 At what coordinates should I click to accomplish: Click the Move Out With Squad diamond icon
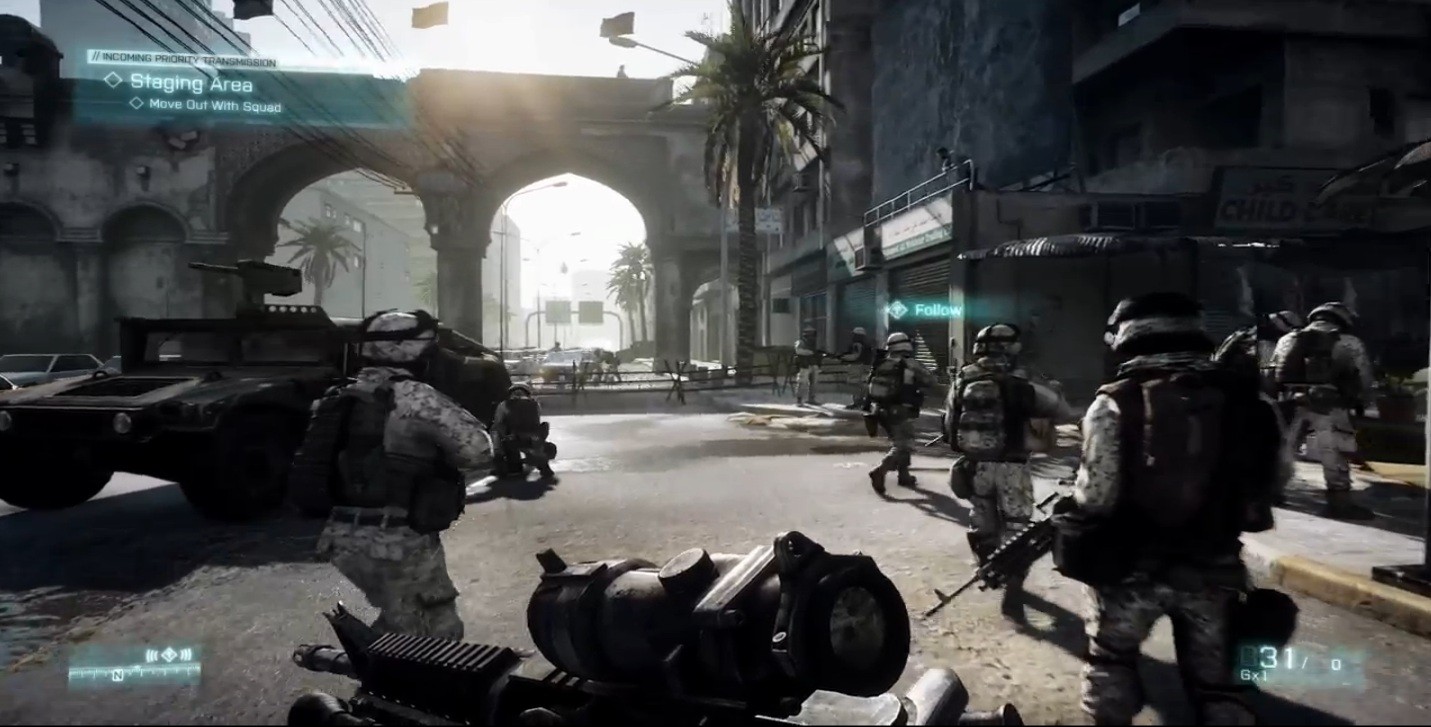click(x=135, y=103)
